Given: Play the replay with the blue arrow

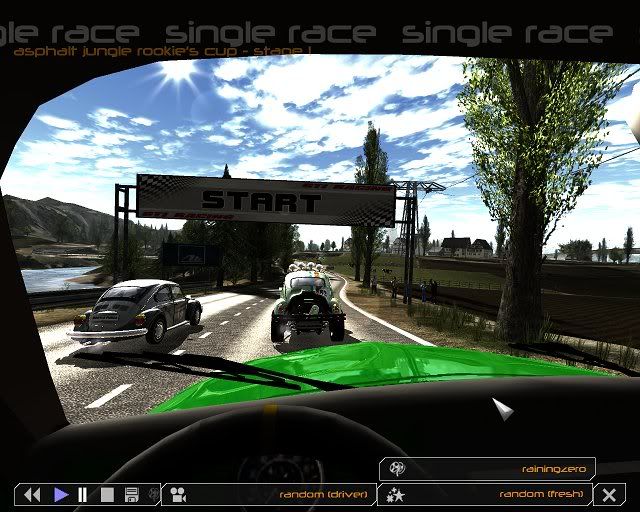Looking at the screenshot, I should pos(61,494).
